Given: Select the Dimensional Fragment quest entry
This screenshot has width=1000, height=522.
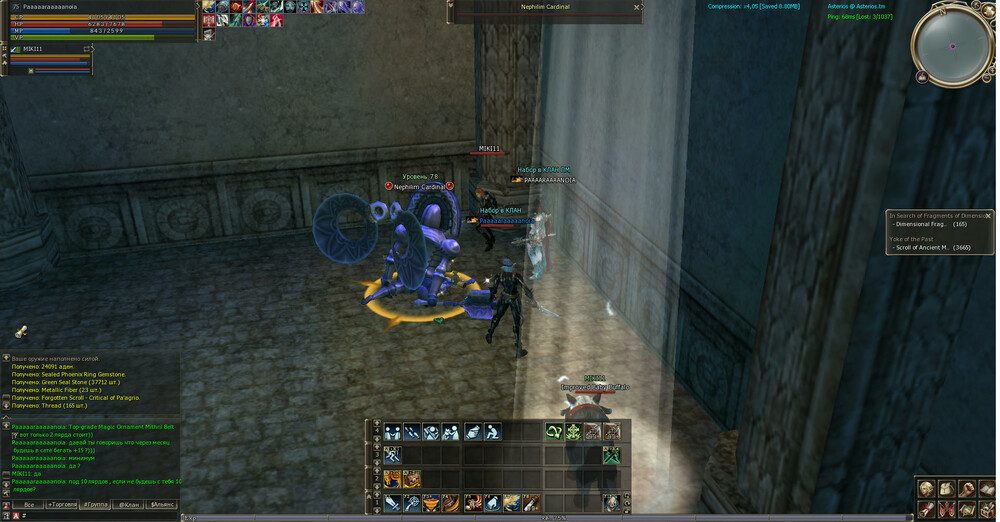Looking at the screenshot, I should pos(930,224).
